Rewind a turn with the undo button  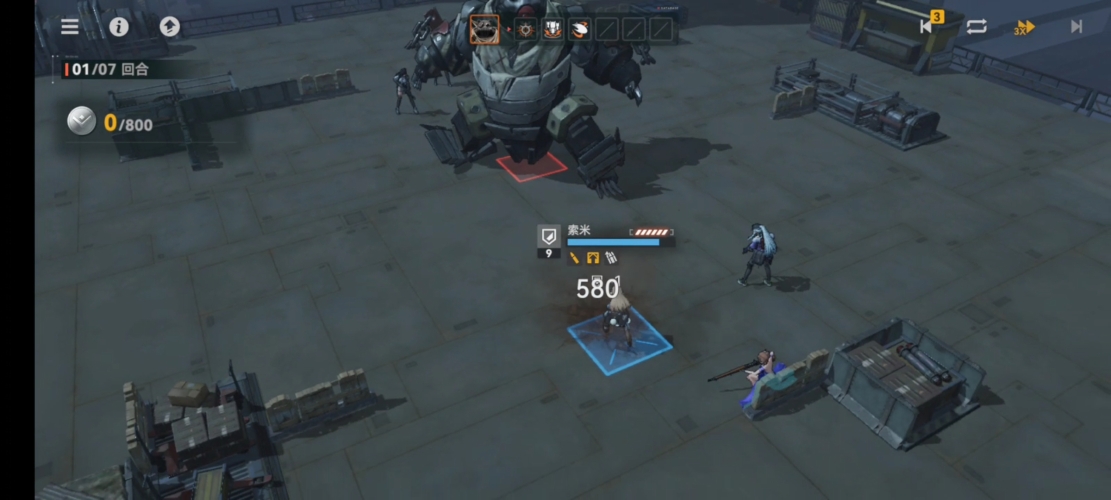point(928,27)
